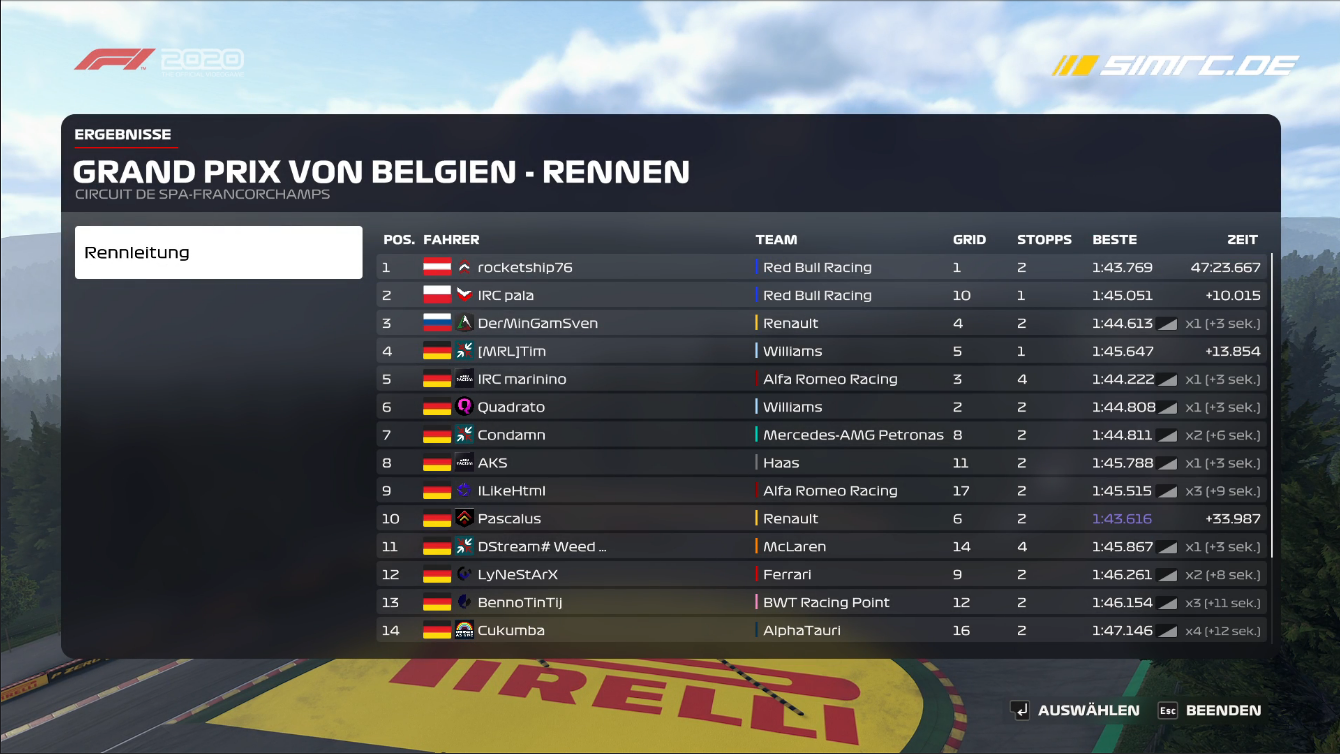This screenshot has height=754, width=1340.
Task: Pick LyNeStArX's result row
Action: point(820,575)
